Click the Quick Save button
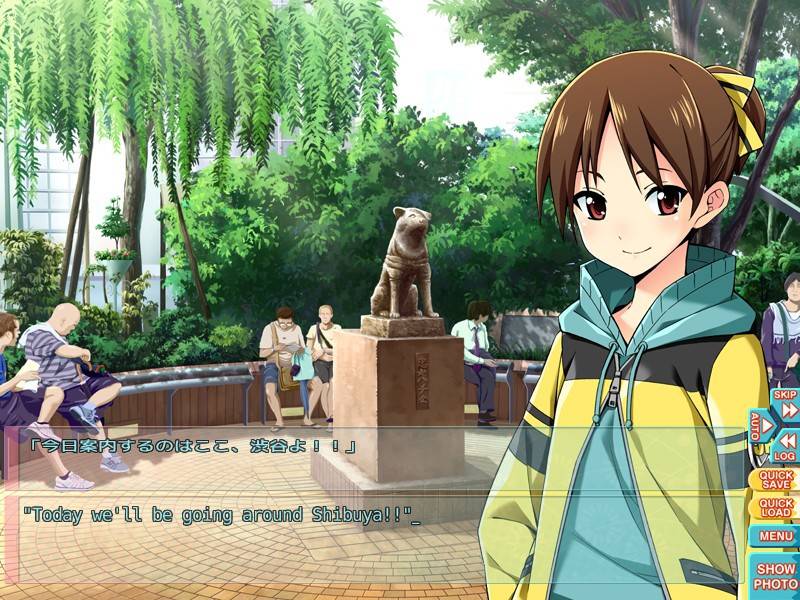 point(776,479)
